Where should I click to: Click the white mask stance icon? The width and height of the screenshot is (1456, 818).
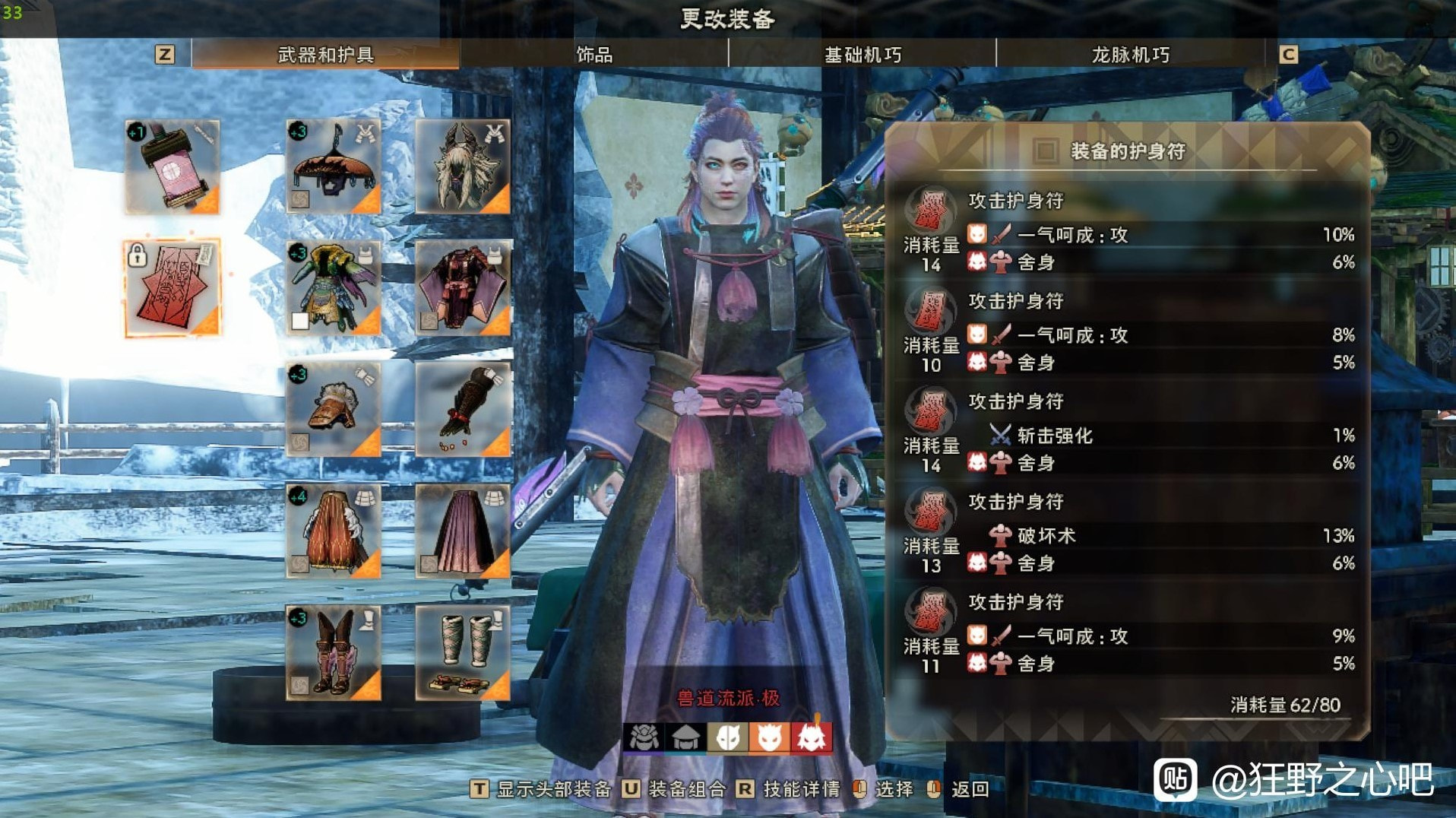727,737
